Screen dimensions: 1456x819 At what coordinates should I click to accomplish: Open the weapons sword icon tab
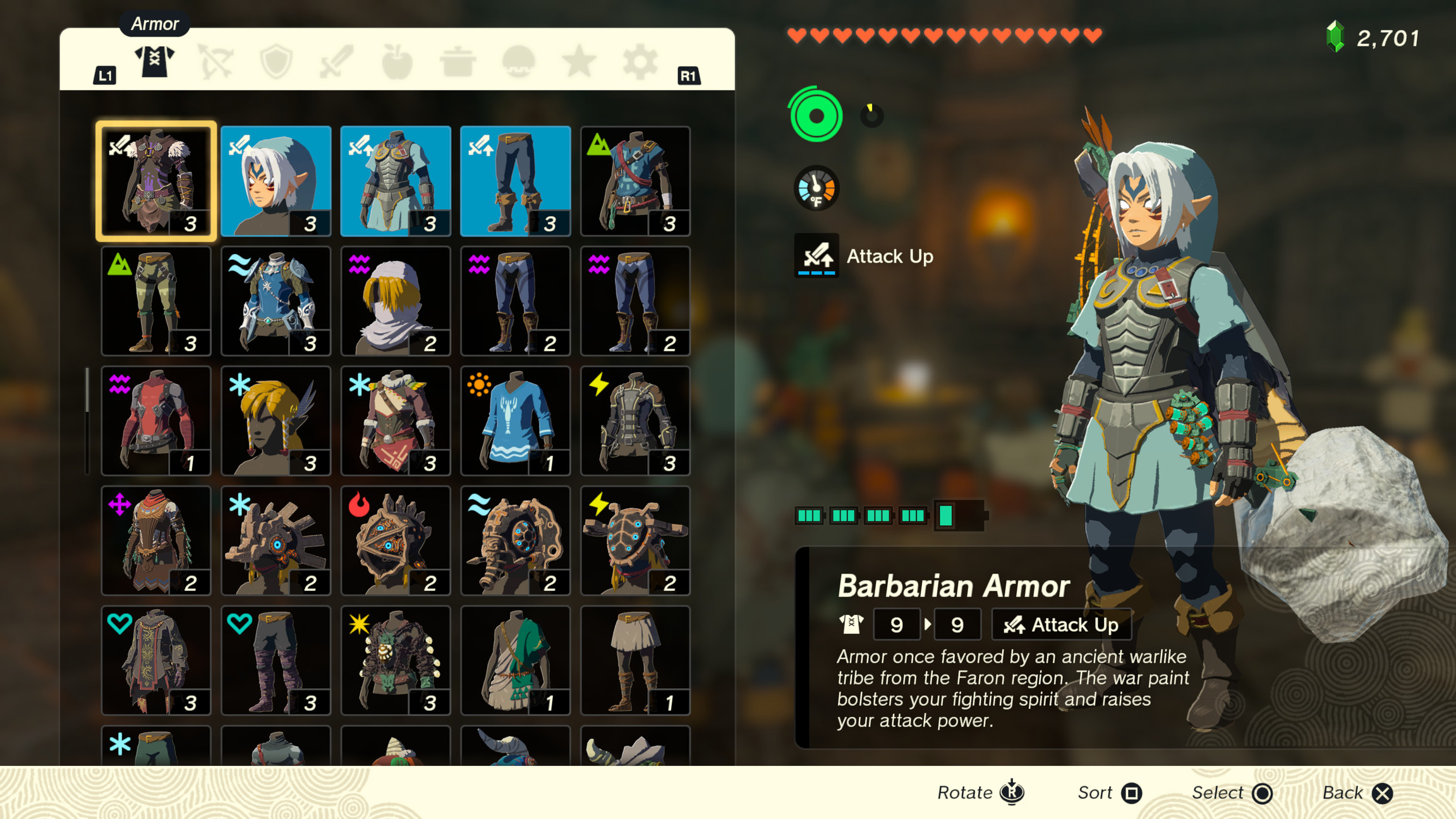(x=335, y=62)
